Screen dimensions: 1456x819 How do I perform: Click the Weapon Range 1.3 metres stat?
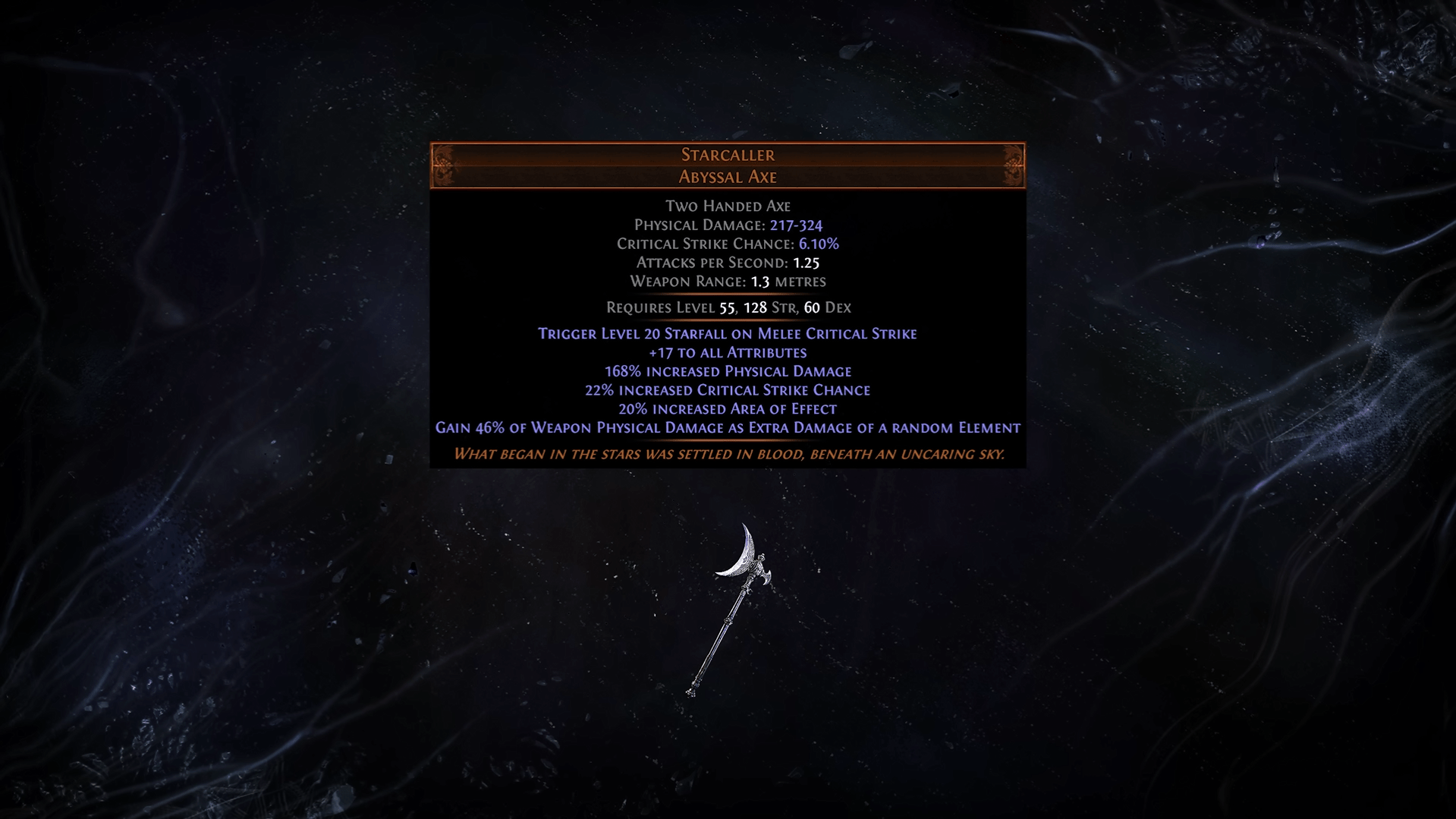coord(728,282)
